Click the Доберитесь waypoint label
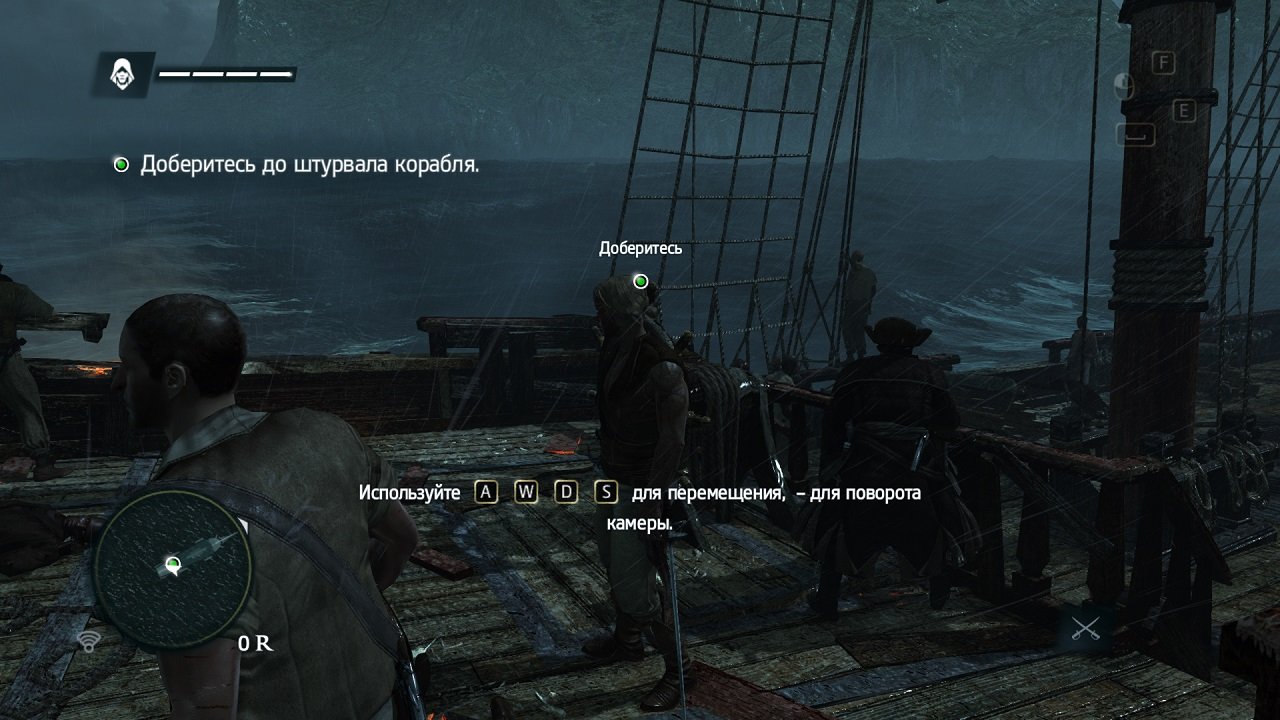Viewport: 1280px width, 720px height. click(640, 249)
